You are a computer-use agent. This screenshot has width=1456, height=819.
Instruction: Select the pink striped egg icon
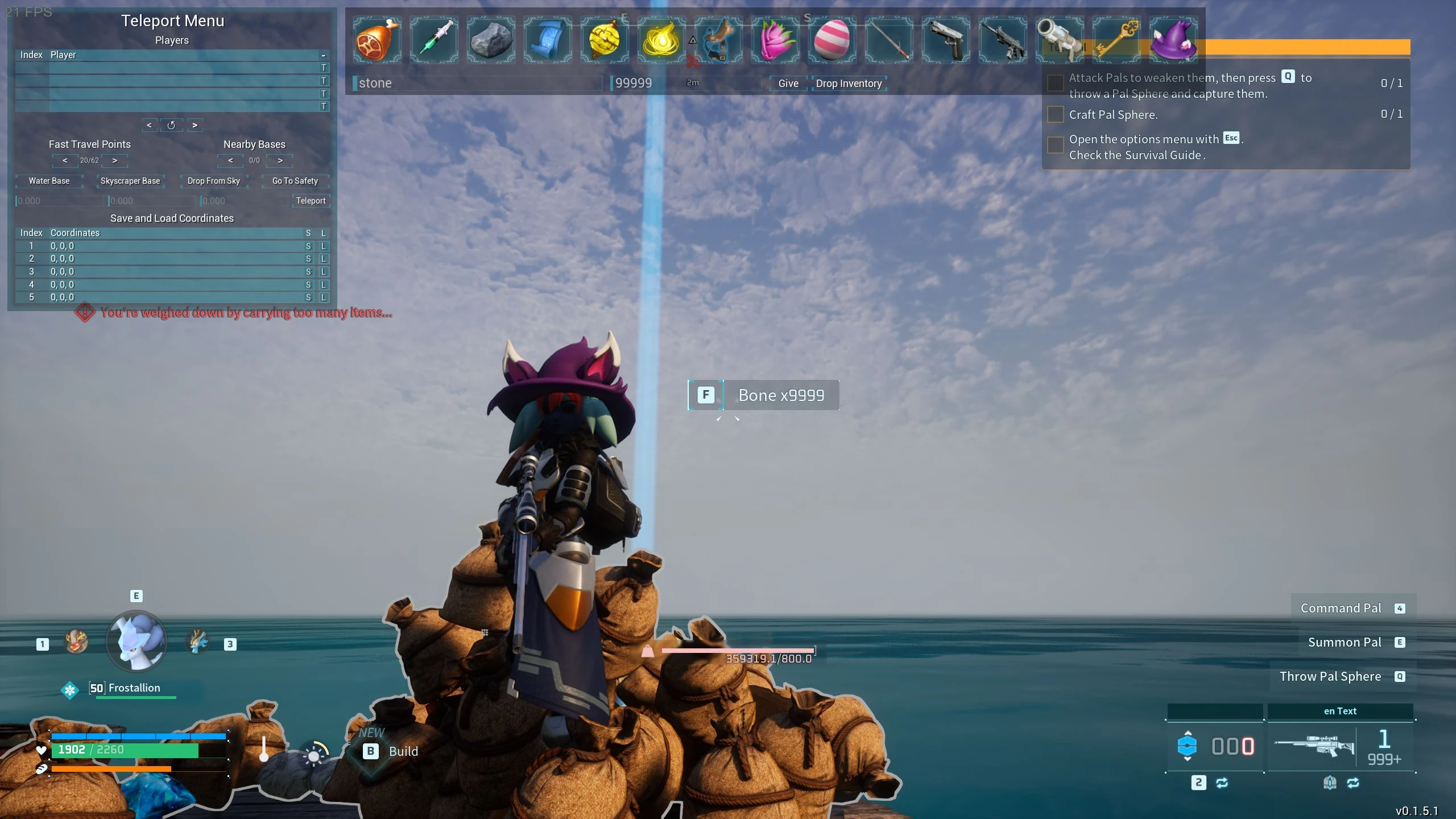832,40
